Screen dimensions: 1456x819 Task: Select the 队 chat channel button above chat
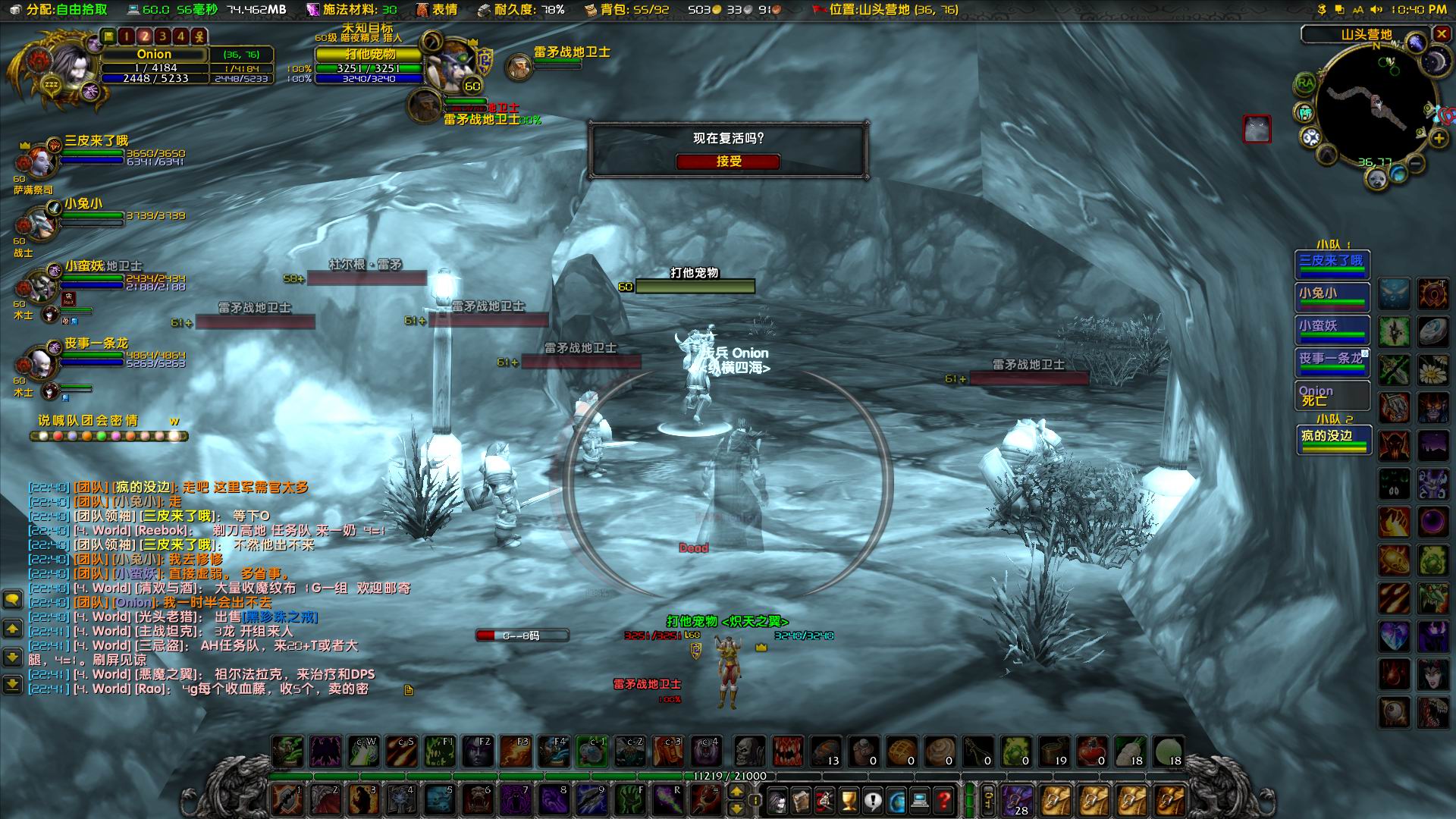click(x=74, y=420)
